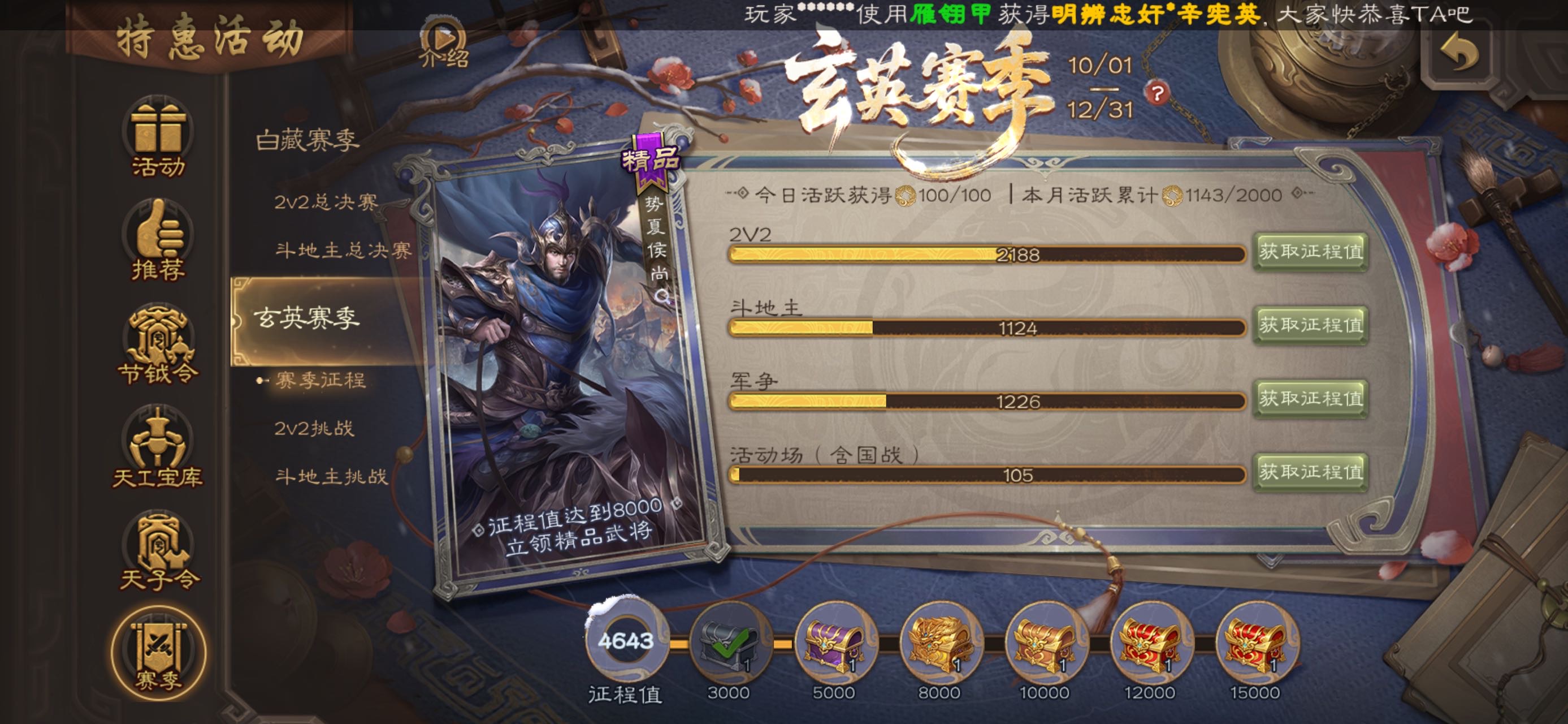Screen dimensions: 1568x724
Task: Get journey points for 斗地主 row
Action: [1310, 325]
